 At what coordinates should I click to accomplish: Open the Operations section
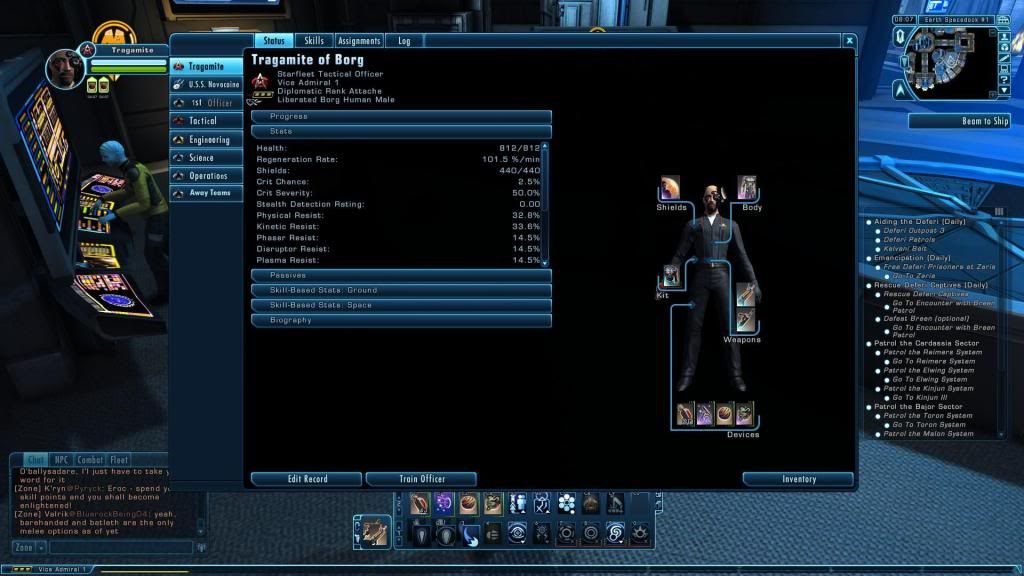(x=207, y=176)
